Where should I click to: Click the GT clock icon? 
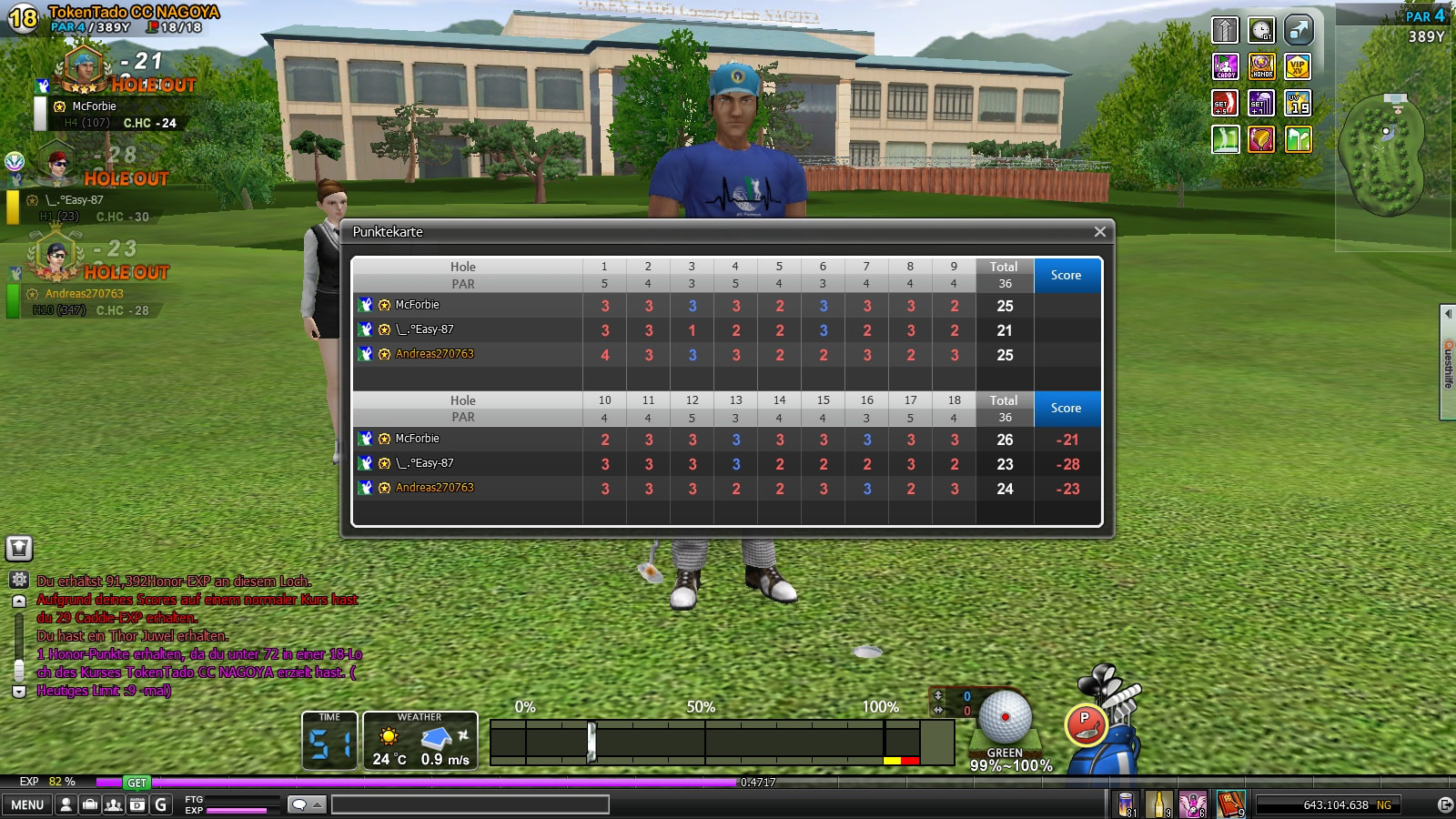(x=1261, y=30)
